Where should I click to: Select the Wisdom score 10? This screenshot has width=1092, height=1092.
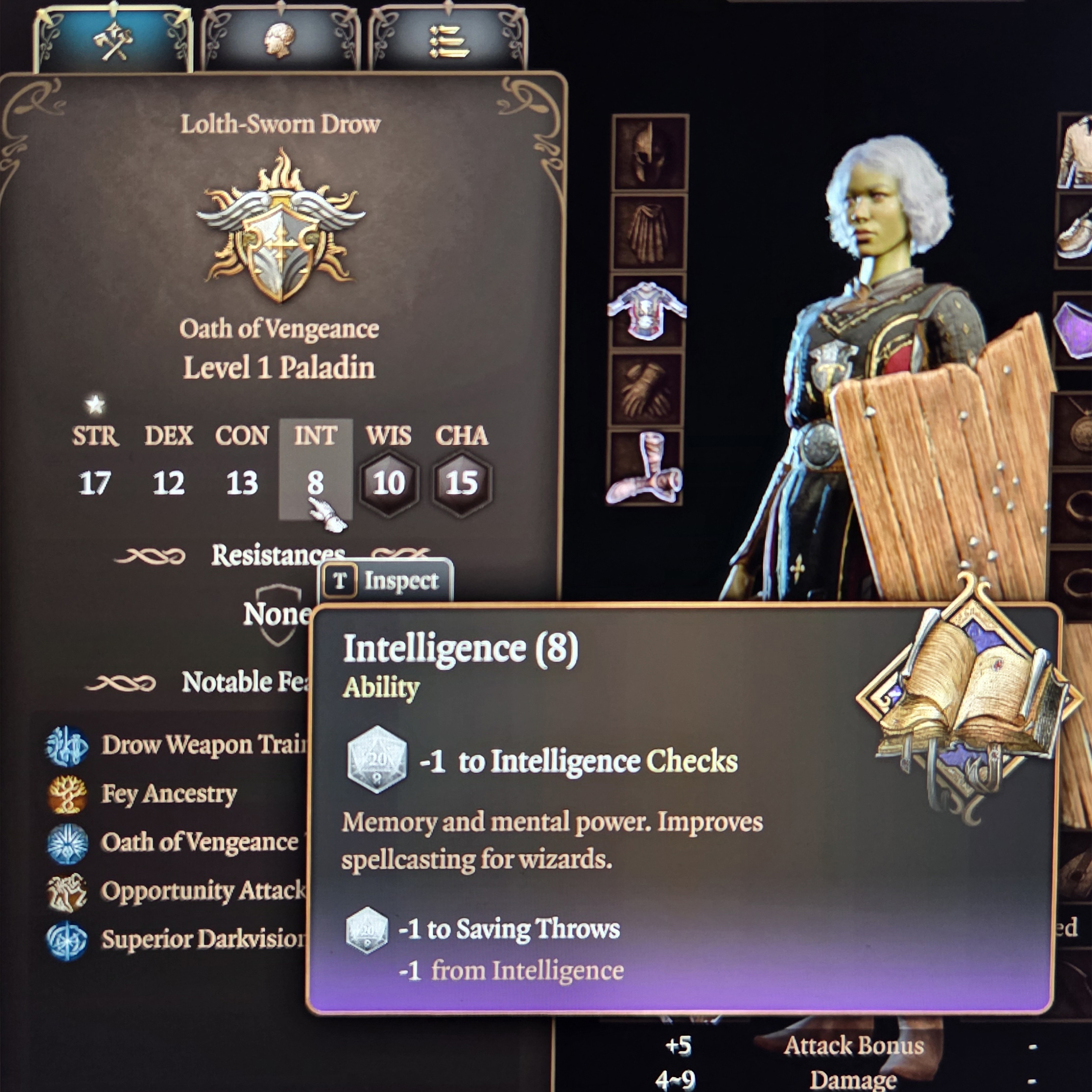[389, 483]
